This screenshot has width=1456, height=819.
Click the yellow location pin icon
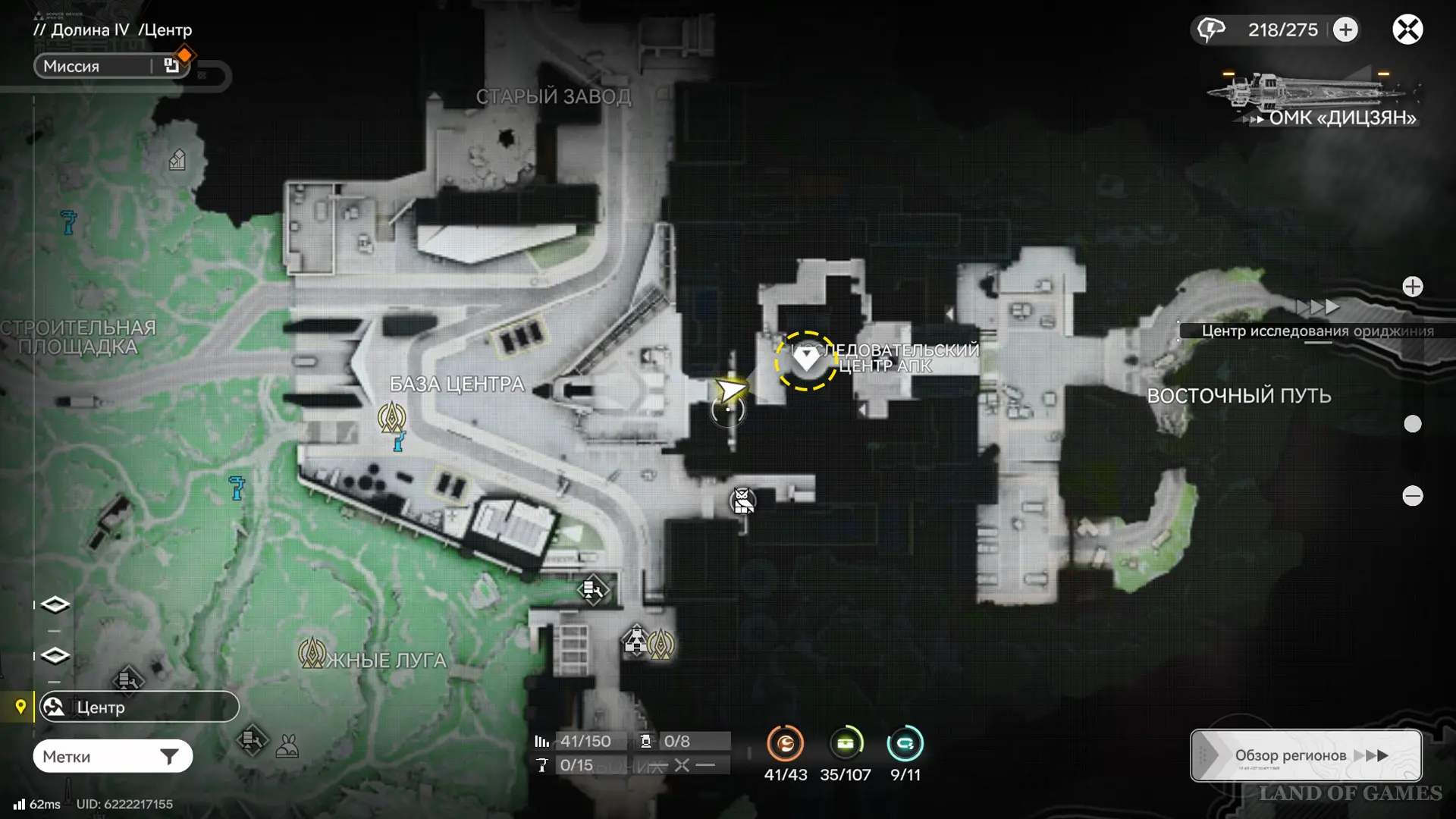[20, 707]
